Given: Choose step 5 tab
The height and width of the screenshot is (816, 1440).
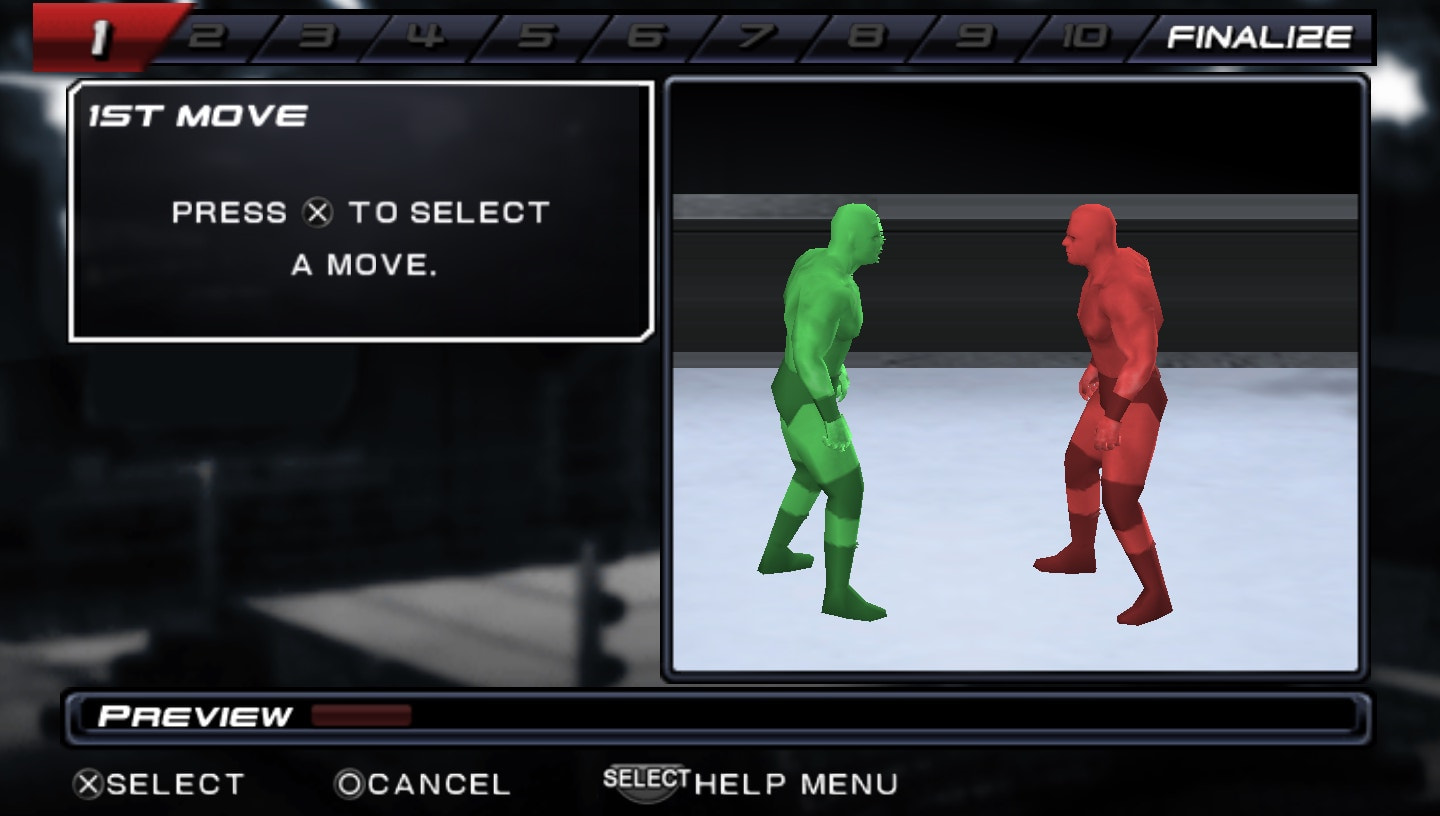Looking at the screenshot, I should click(x=536, y=38).
